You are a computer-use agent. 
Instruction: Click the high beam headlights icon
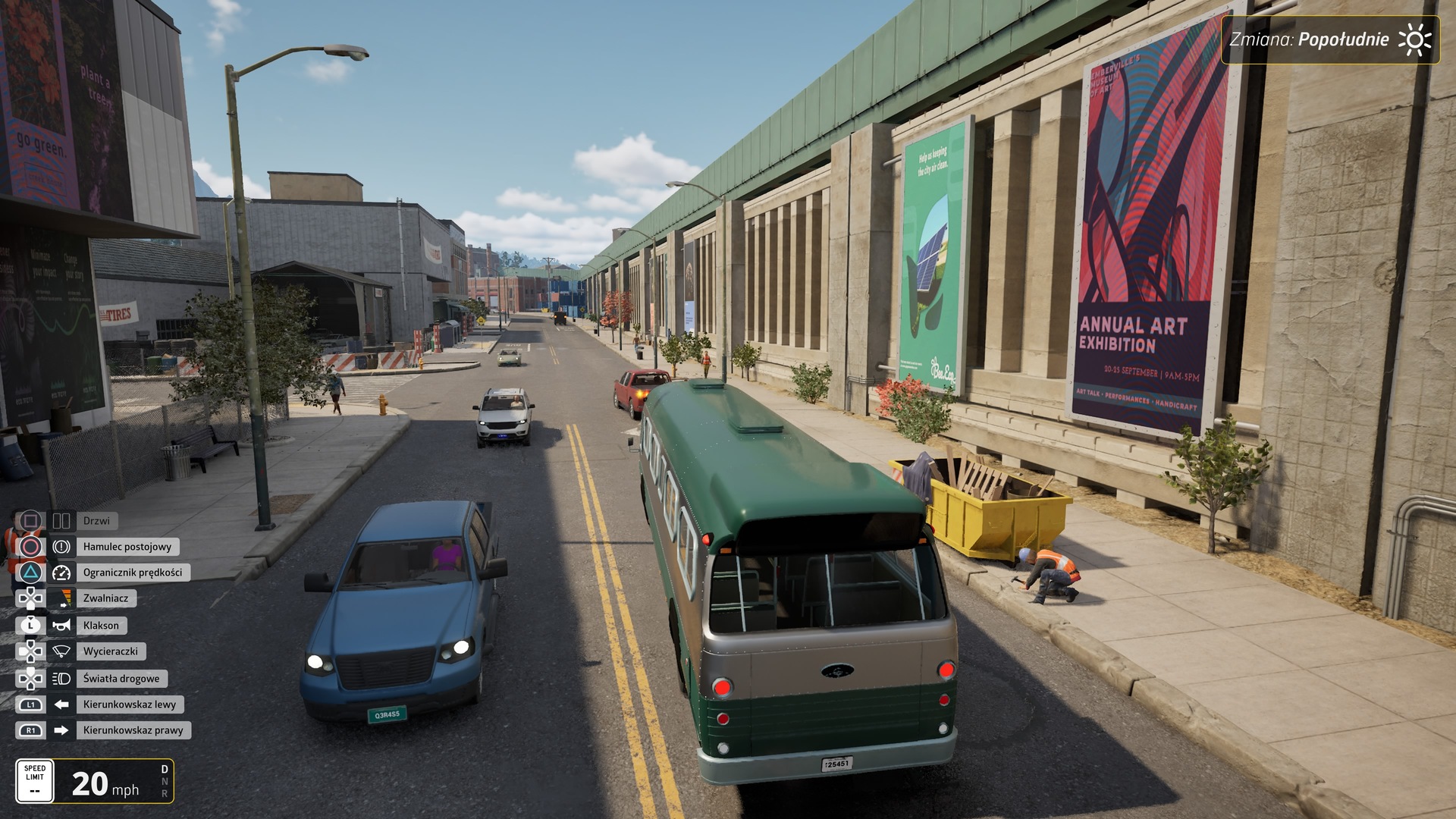click(61, 678)
